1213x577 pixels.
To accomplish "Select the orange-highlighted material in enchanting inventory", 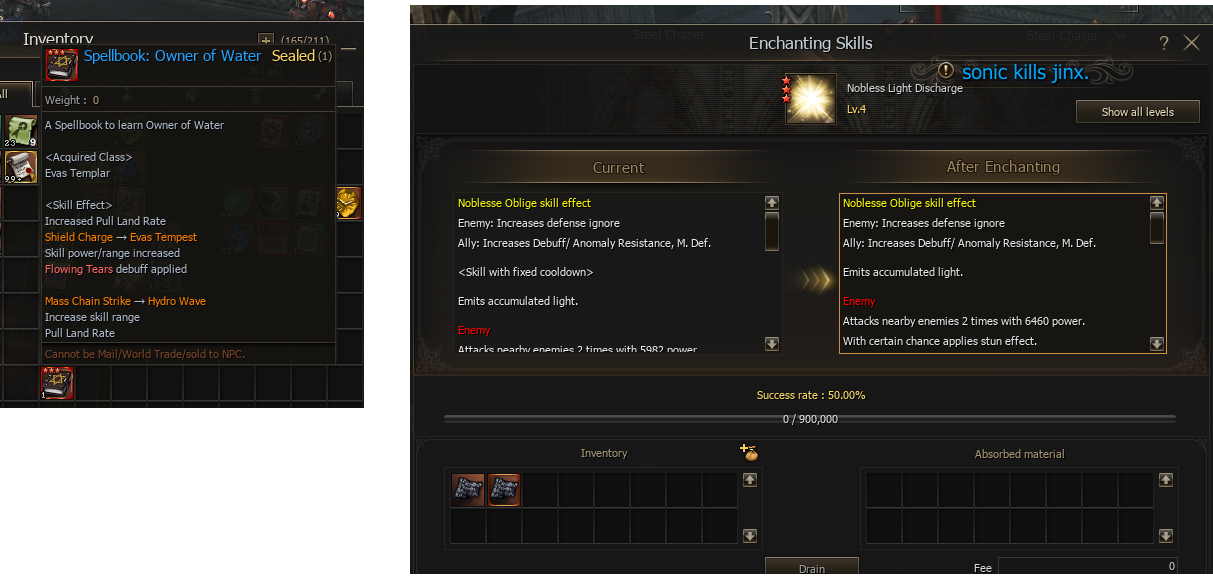I will pos(504,491).
